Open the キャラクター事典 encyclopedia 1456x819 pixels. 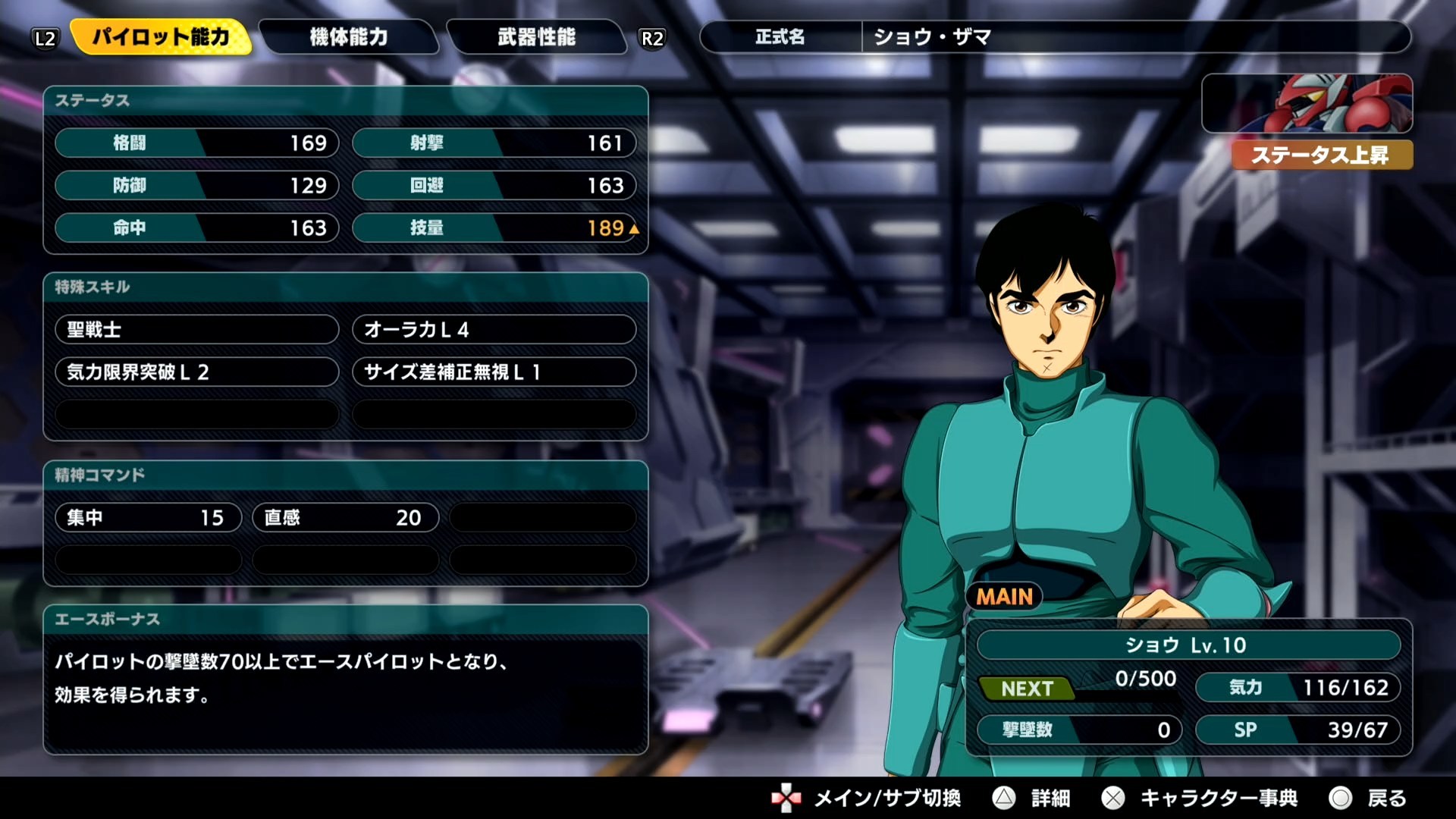point(1200,798)
